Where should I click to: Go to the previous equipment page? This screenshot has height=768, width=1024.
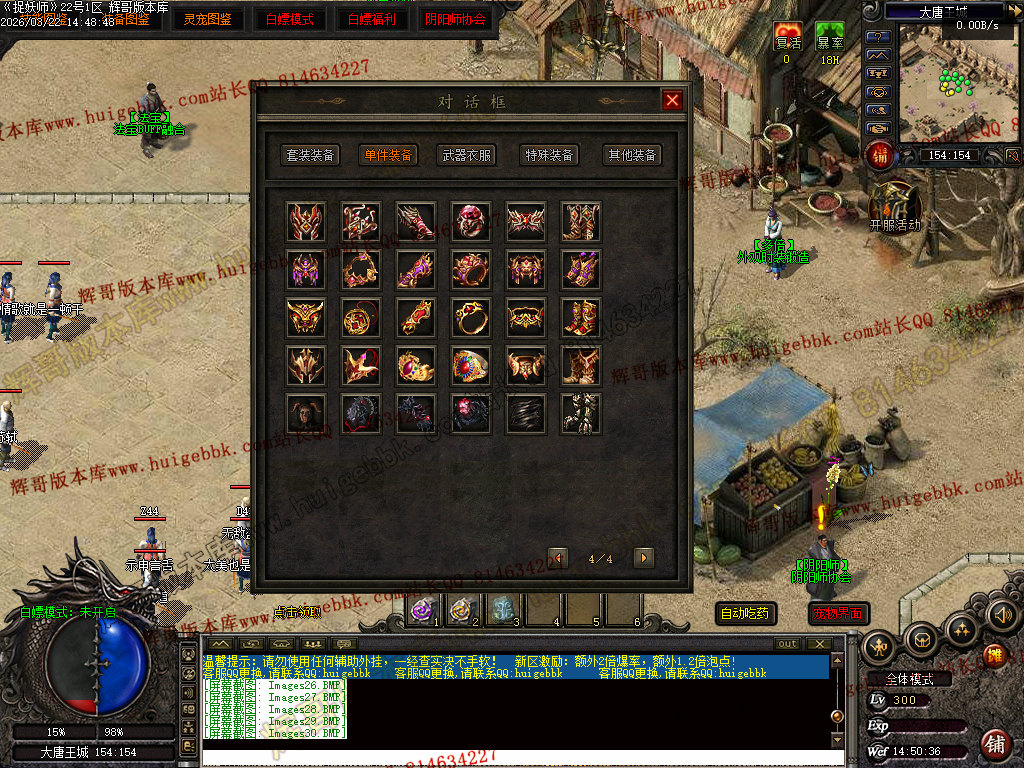tap(558, 558)
